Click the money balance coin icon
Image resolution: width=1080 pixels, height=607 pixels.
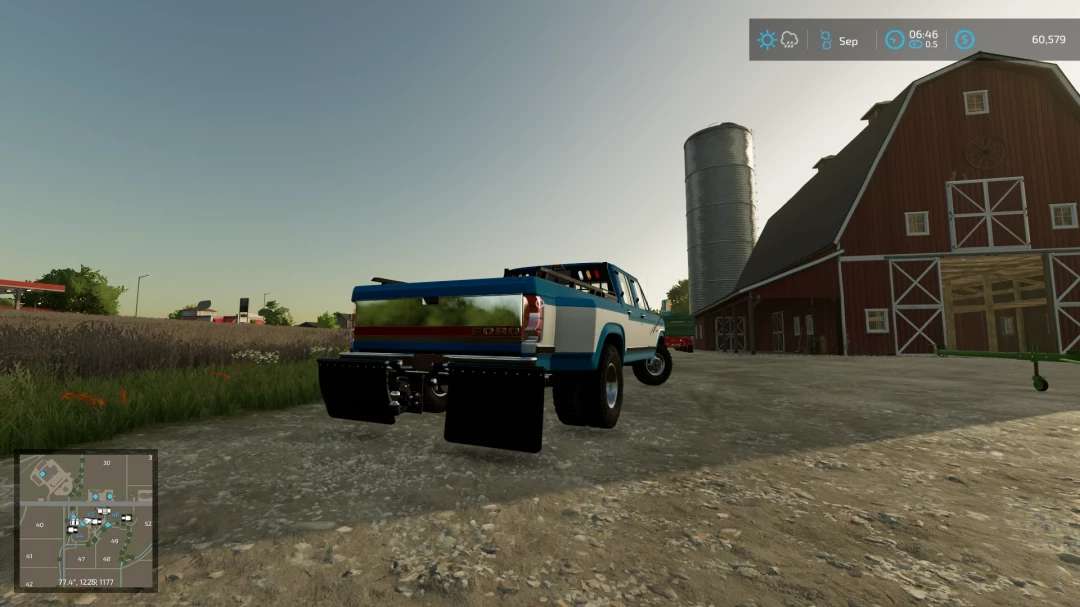tap(964, 40)
